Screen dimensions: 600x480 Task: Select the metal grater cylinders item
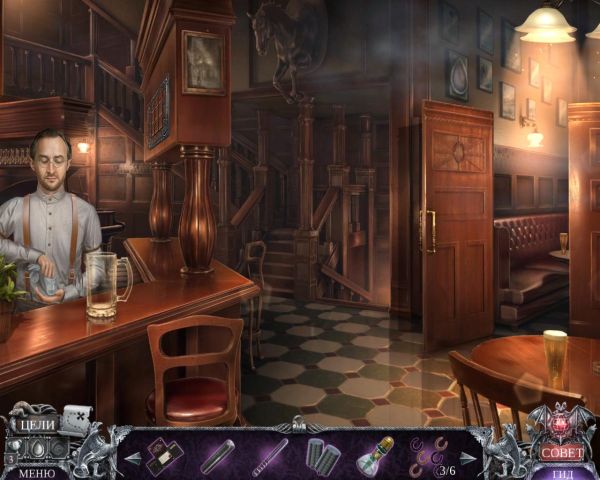coord(322,457)
